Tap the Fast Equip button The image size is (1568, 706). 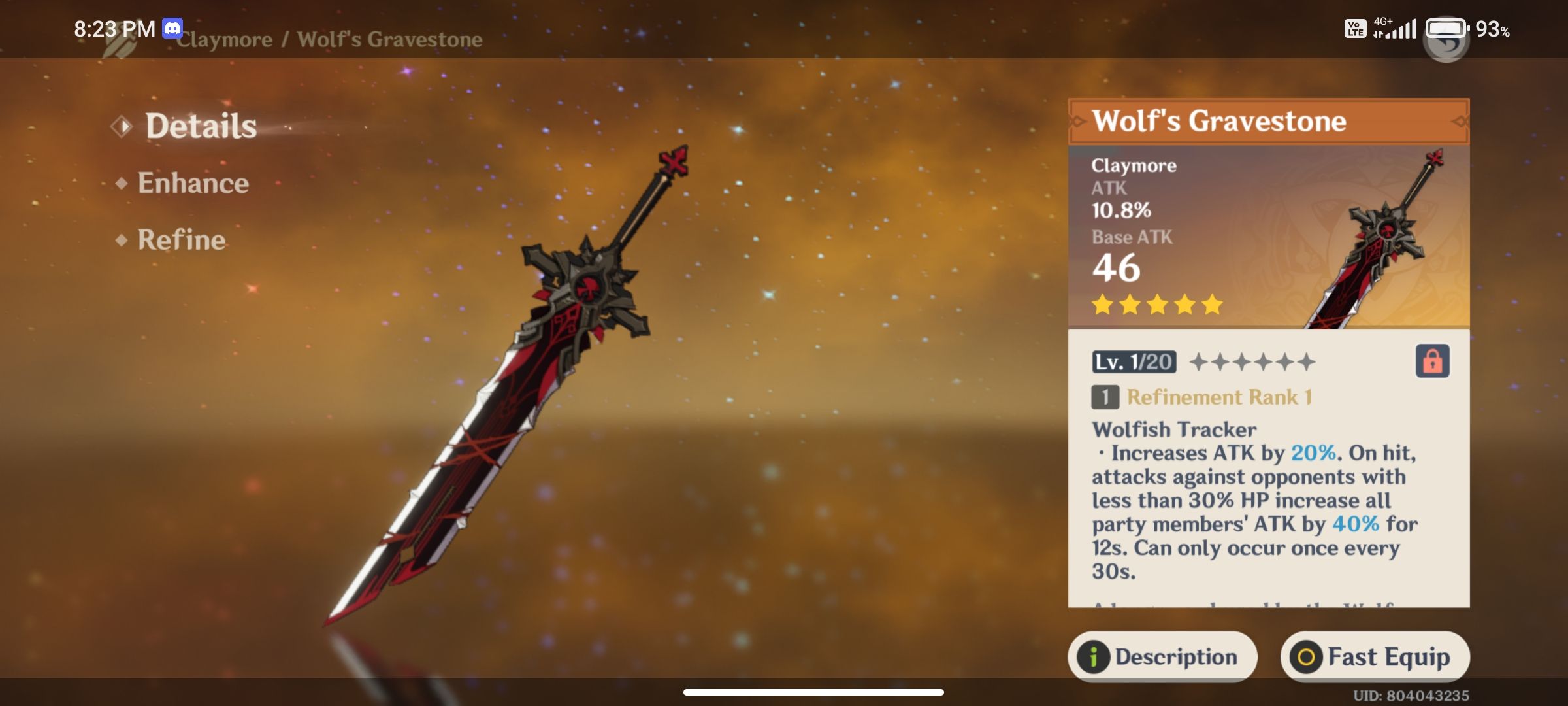[1375, 656]
